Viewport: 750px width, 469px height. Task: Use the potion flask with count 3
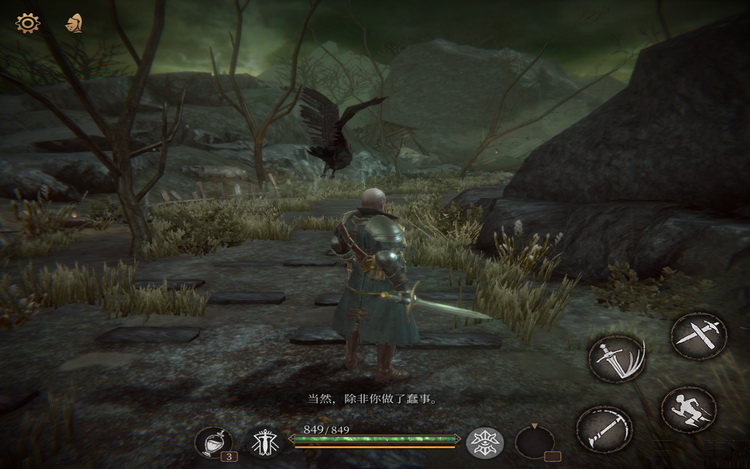pos(212,441)
